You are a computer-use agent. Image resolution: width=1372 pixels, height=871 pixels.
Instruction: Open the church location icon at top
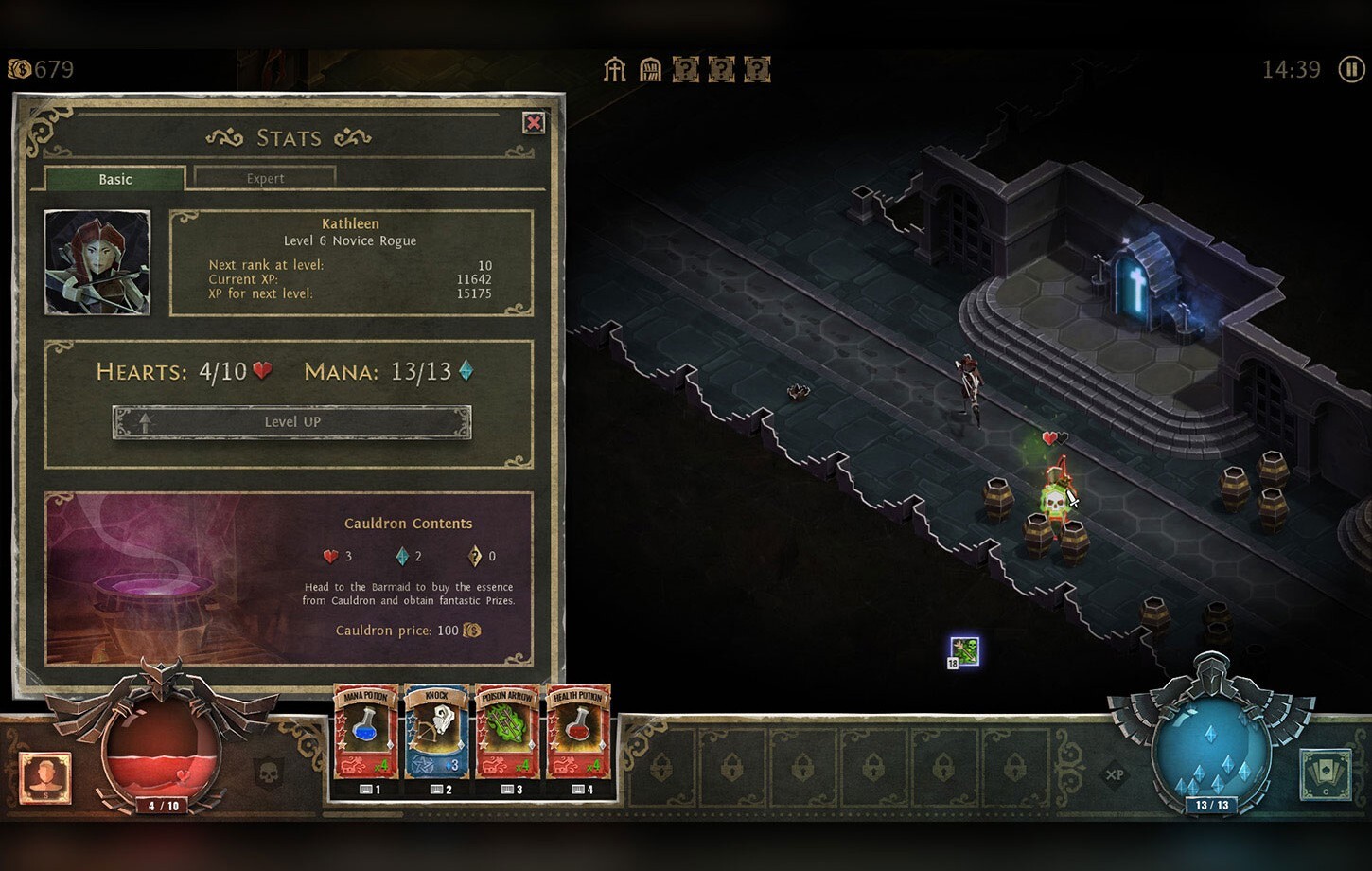click(615, 68)
